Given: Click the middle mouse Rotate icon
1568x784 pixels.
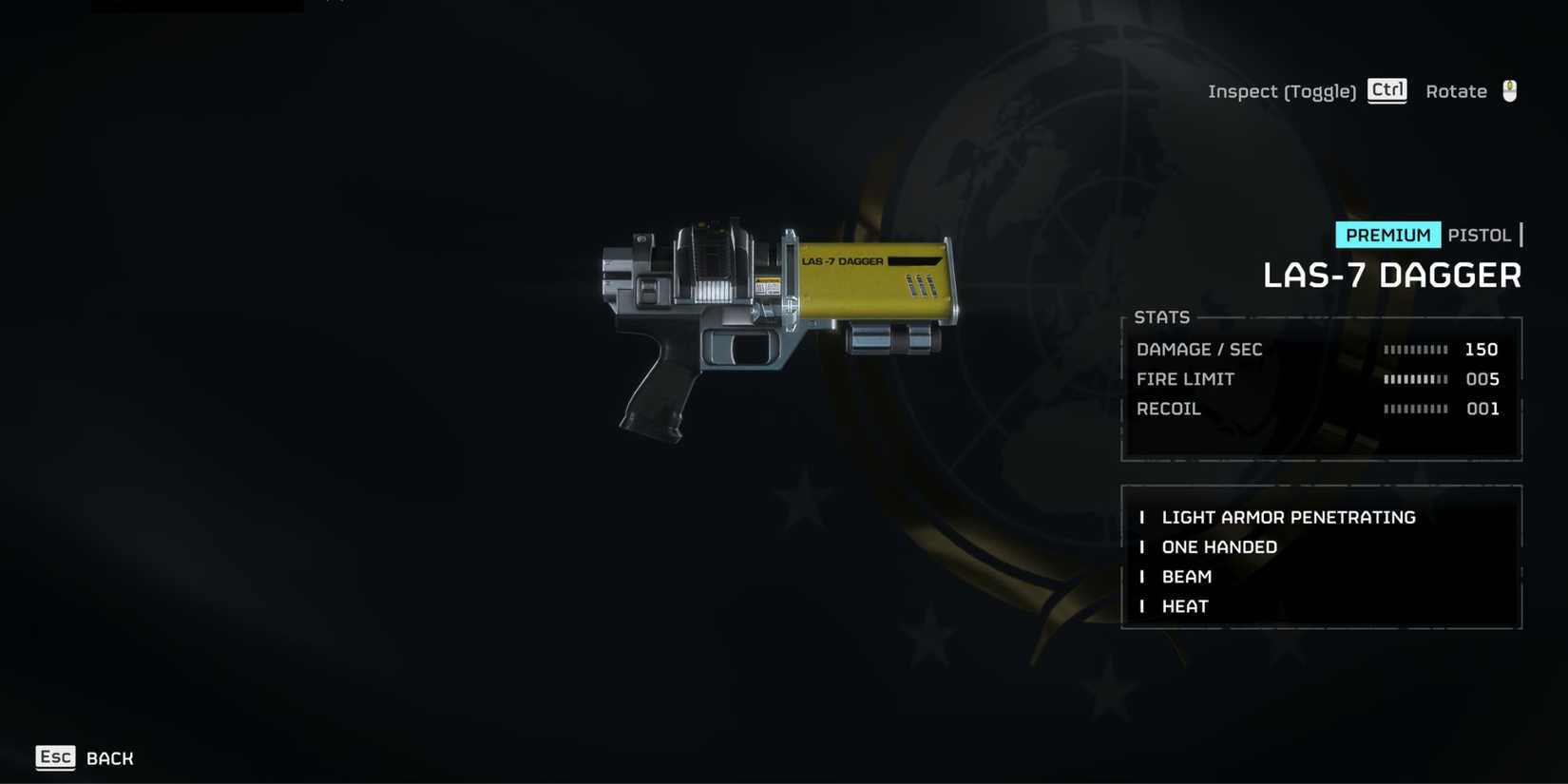Looking at the screenshot, I should pyautogui.click(x=1511, y=89).
